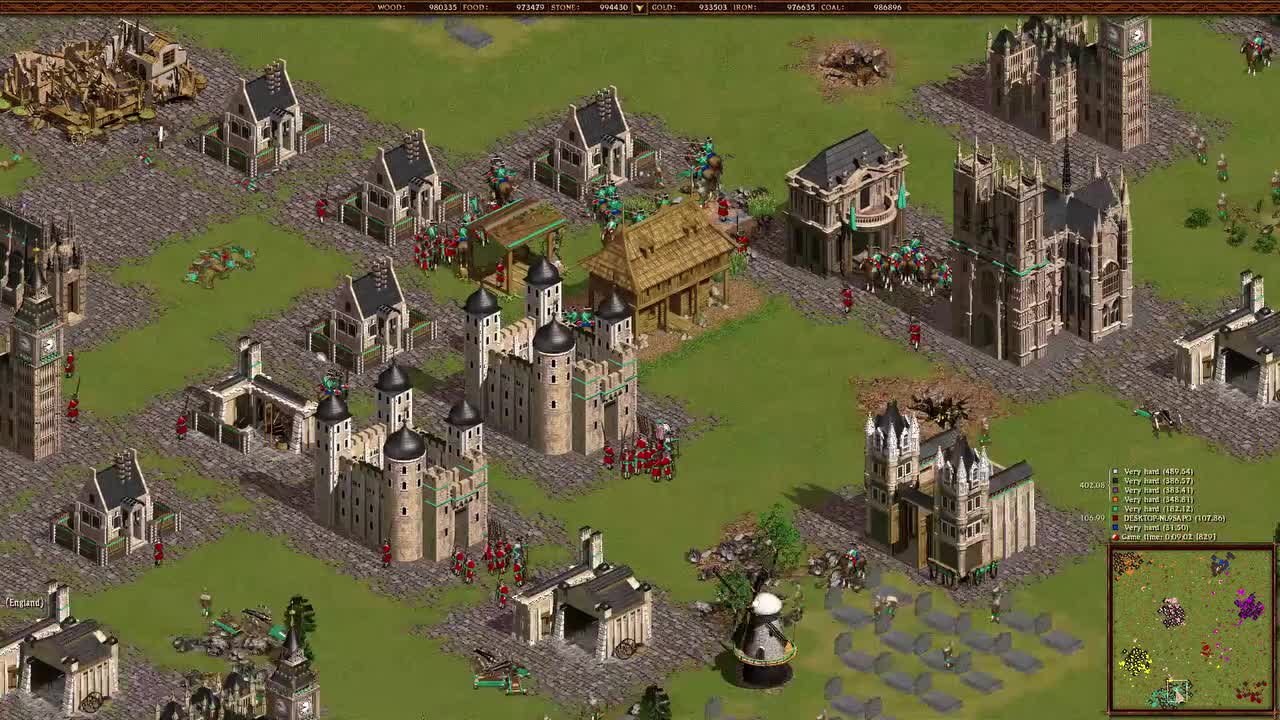Click the blue player color swatch
Screen dimensions: 1280x720
1115,527
